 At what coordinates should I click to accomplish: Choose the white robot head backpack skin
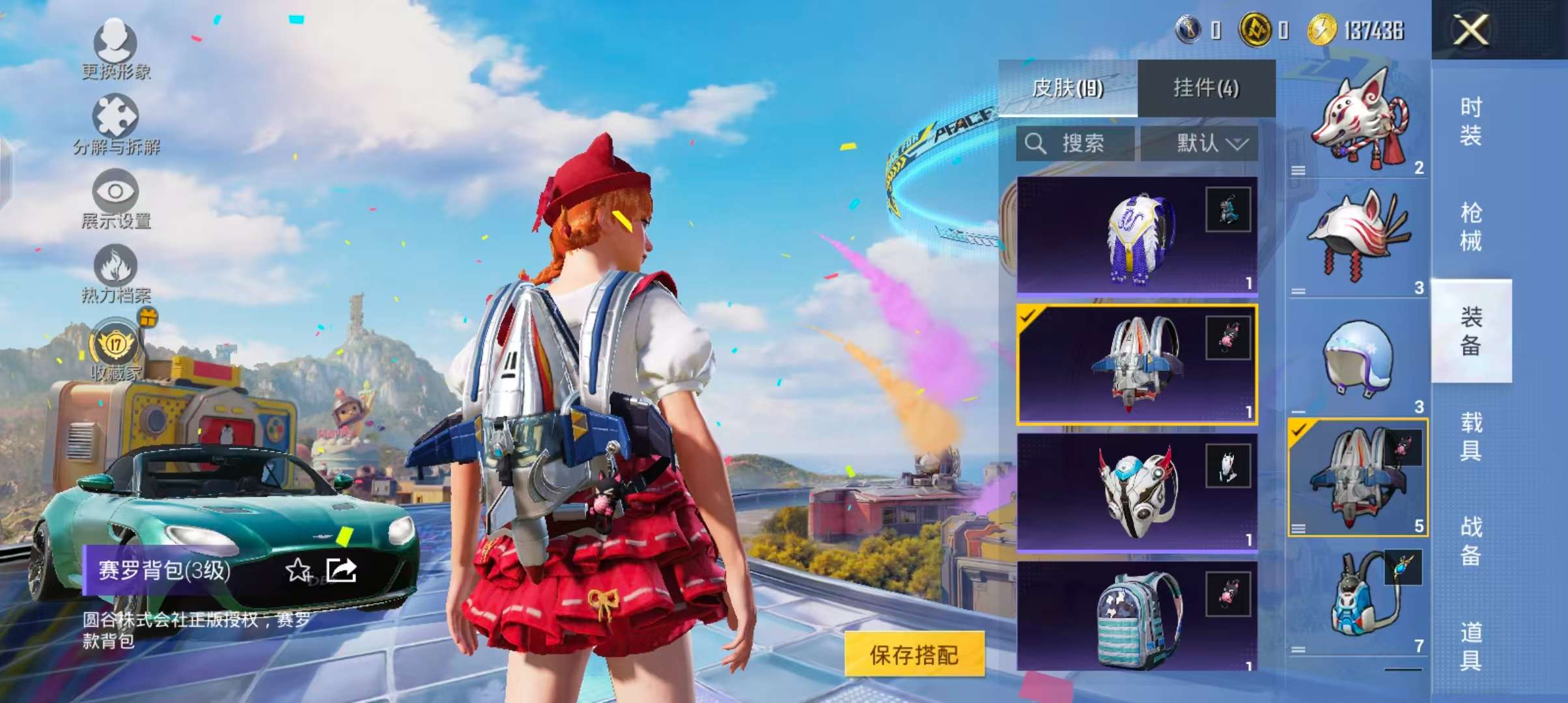1137,492
